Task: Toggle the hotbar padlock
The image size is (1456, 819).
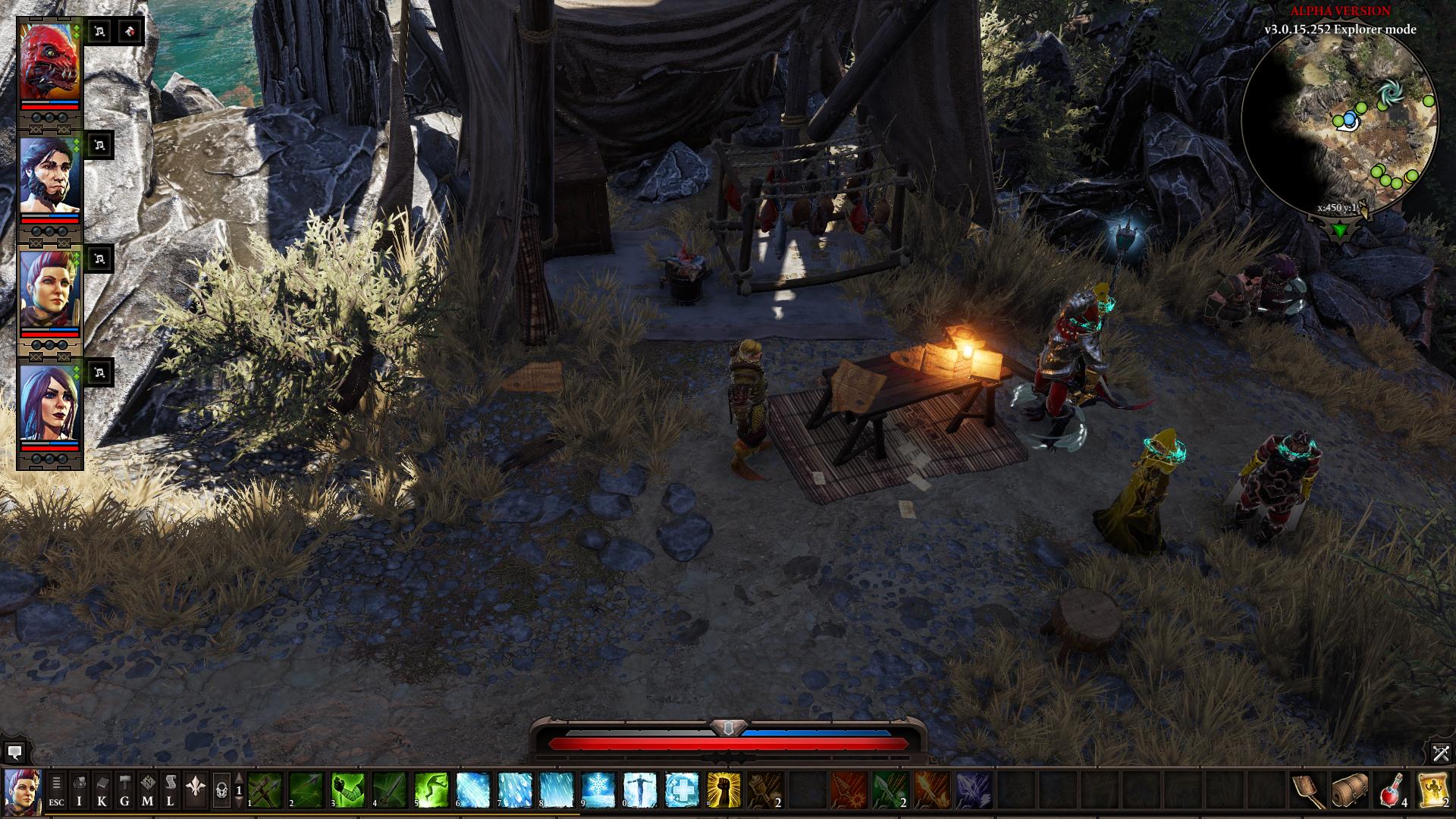Action: [221, 791]
